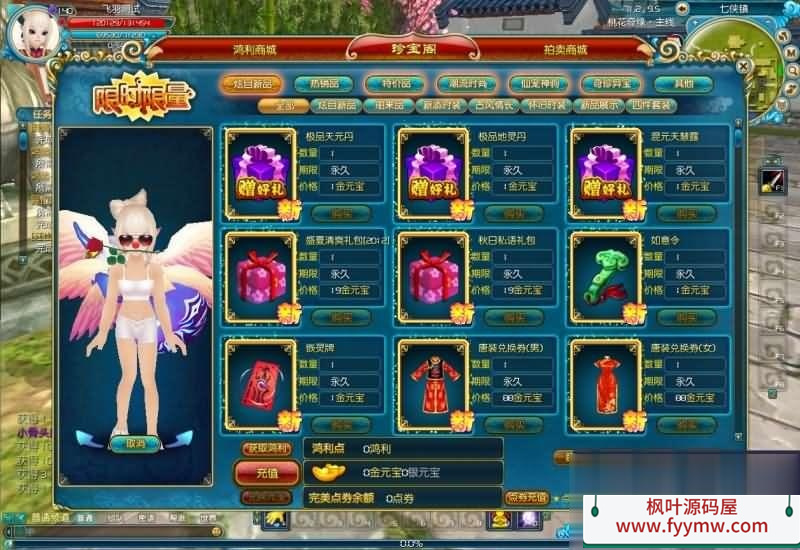Pick the 族灵牌 red token icon
Screen dimensions: 800x550
[x=261, y=383]
